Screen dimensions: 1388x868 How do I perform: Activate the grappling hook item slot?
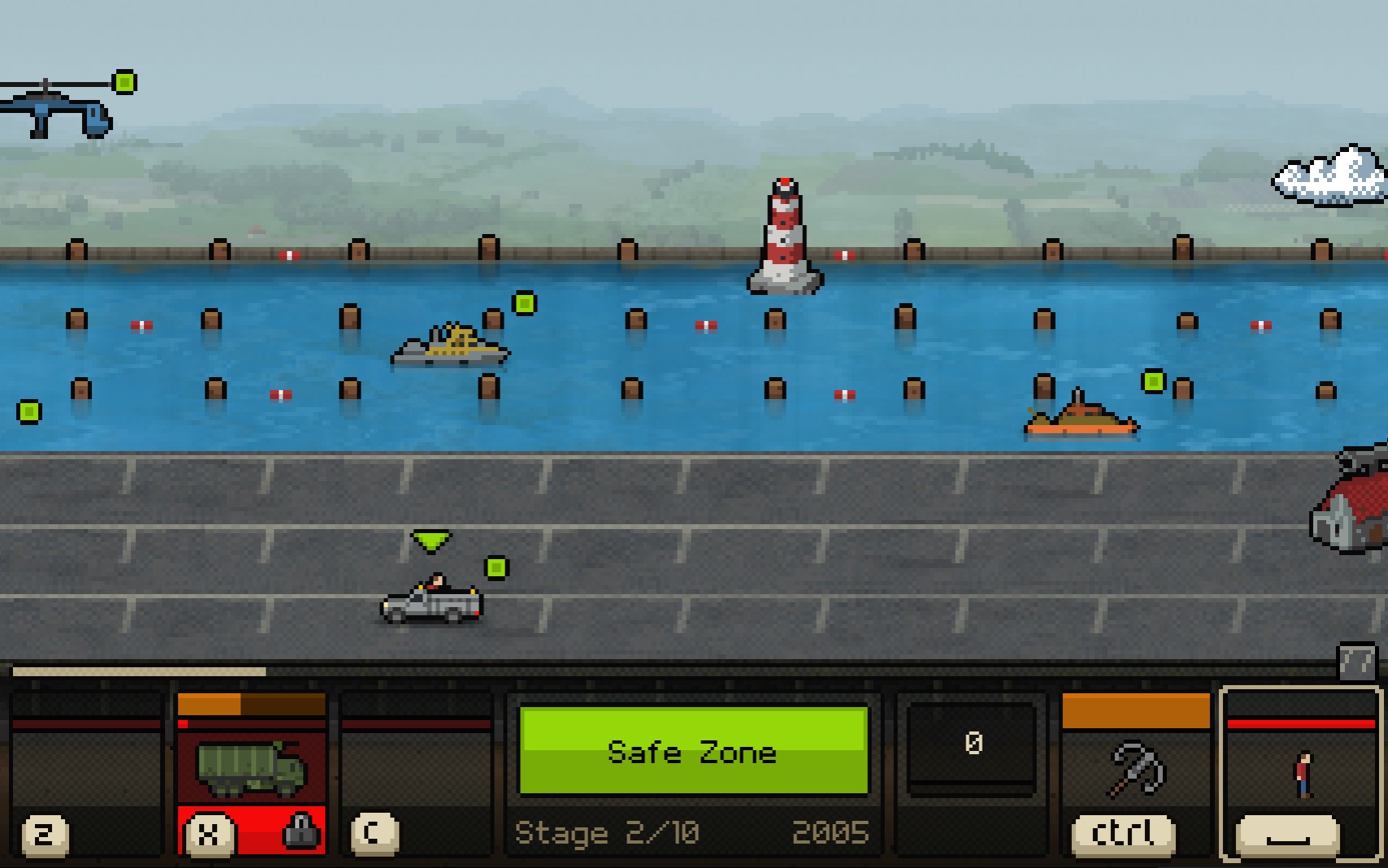coord(1135,768)
